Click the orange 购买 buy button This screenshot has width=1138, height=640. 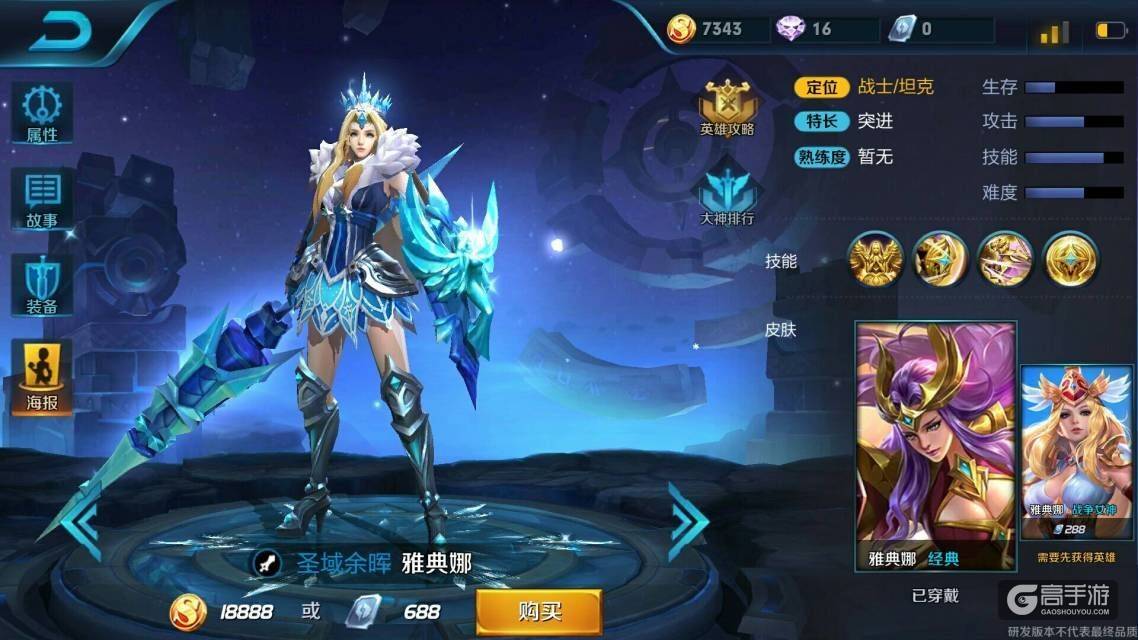(x=539, y=611)
